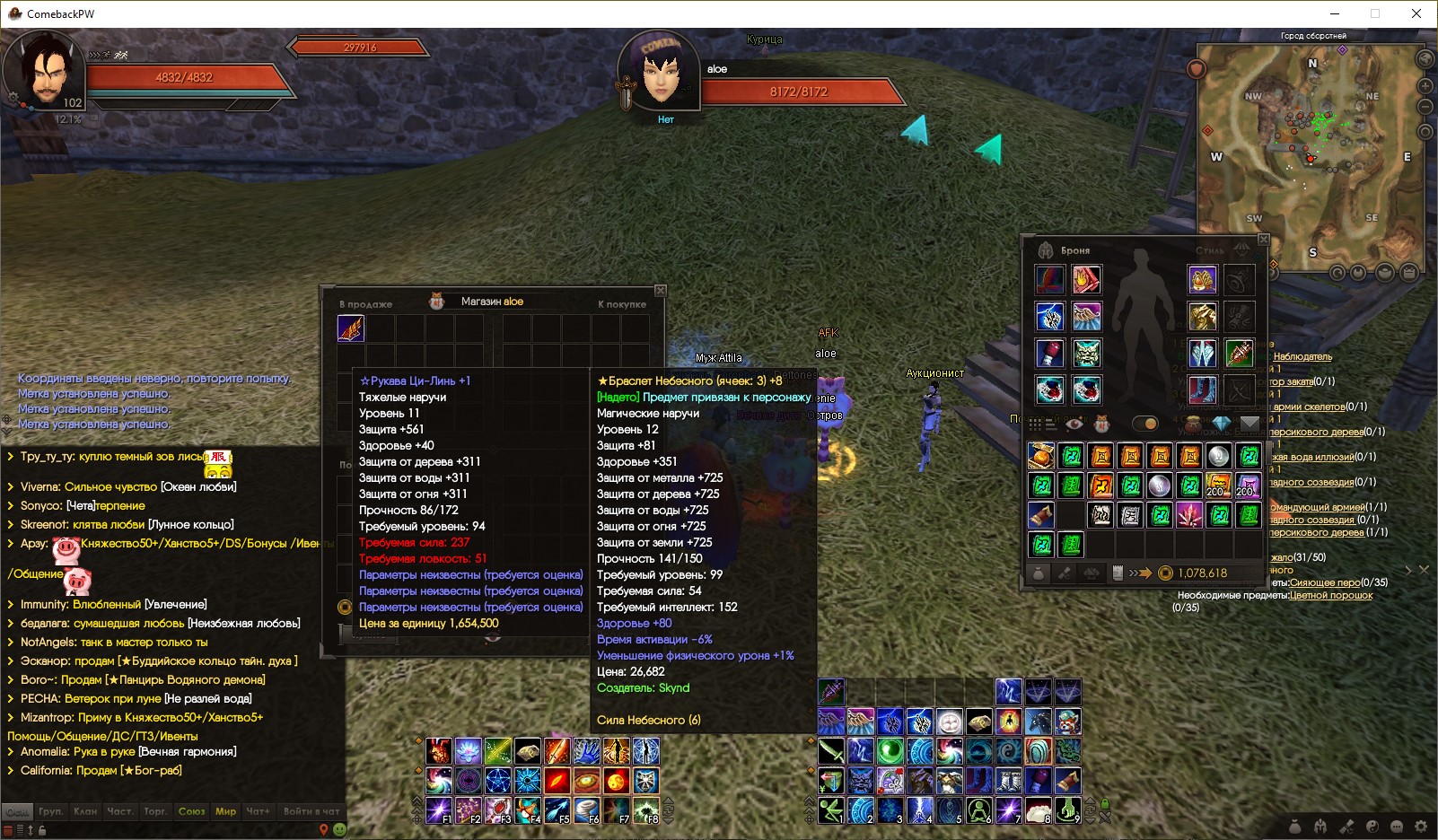The image size is (1438, 840).
Task: Select the item for sale in aloe's shop
Action: 351,328
